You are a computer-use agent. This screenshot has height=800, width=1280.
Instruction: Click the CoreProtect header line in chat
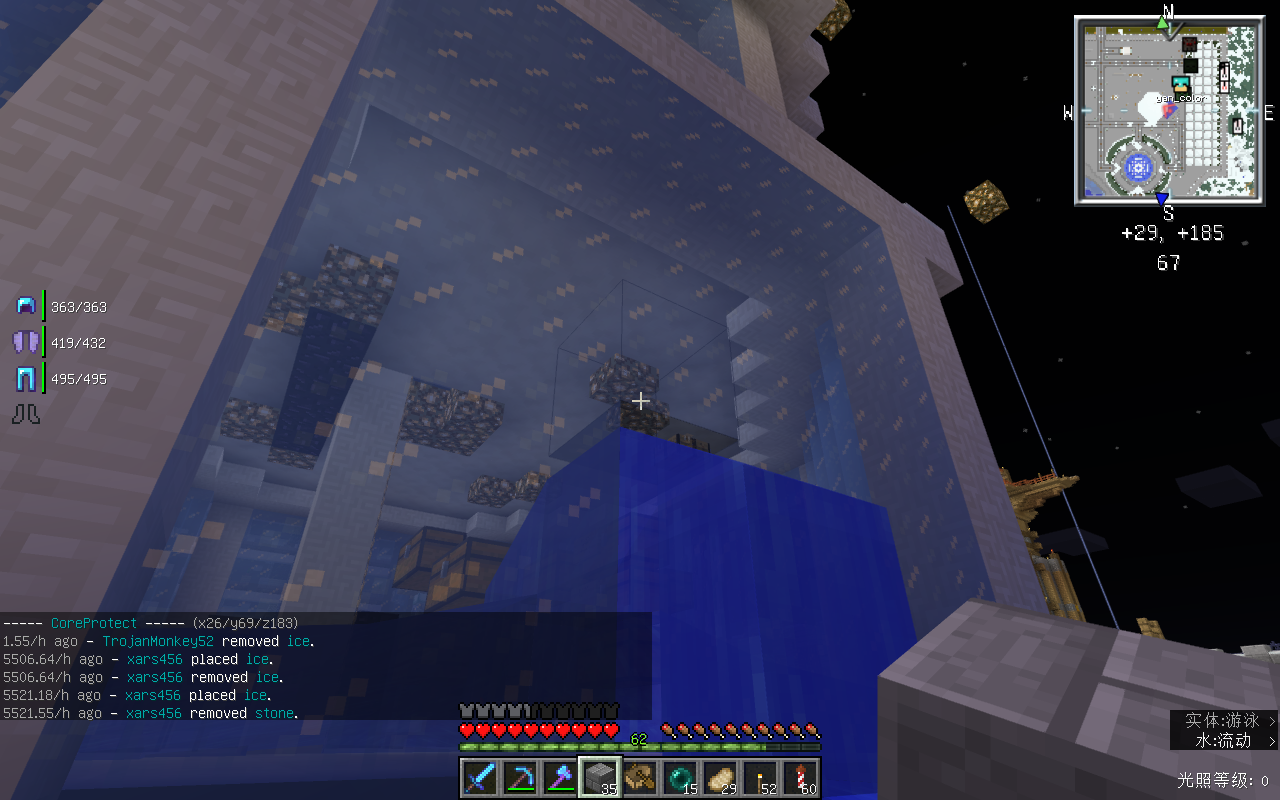click(x=150, y=623)
